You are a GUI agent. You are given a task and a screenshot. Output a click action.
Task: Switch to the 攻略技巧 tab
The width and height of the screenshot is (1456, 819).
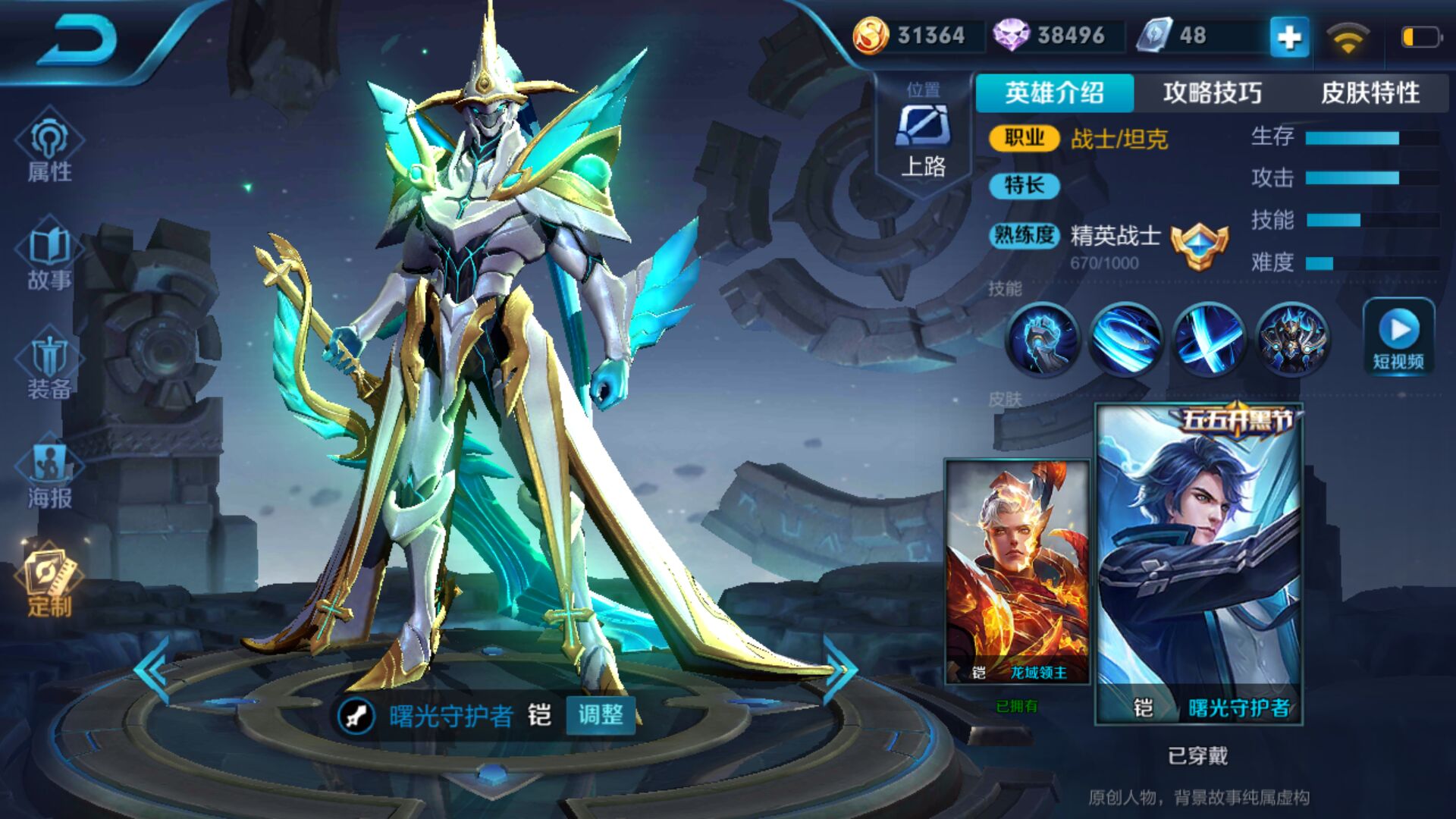1212,93
